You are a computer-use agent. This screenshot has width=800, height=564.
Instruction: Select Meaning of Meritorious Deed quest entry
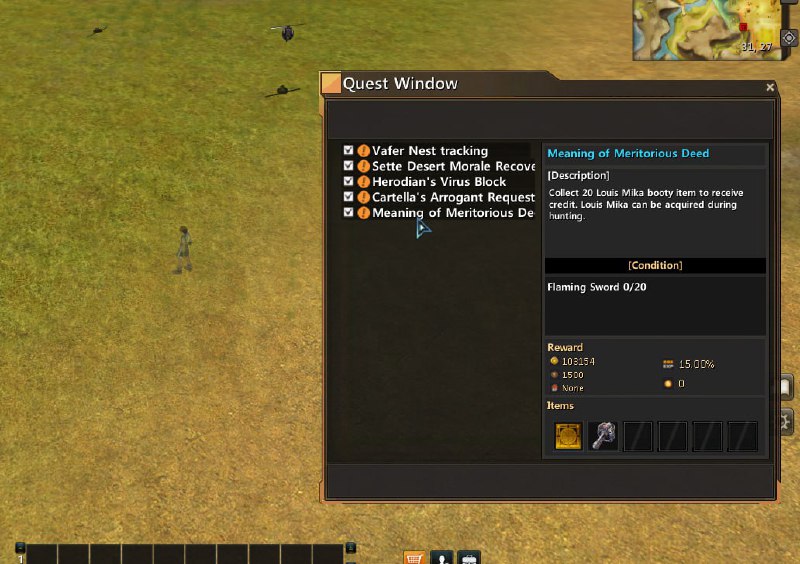[453, 213]
